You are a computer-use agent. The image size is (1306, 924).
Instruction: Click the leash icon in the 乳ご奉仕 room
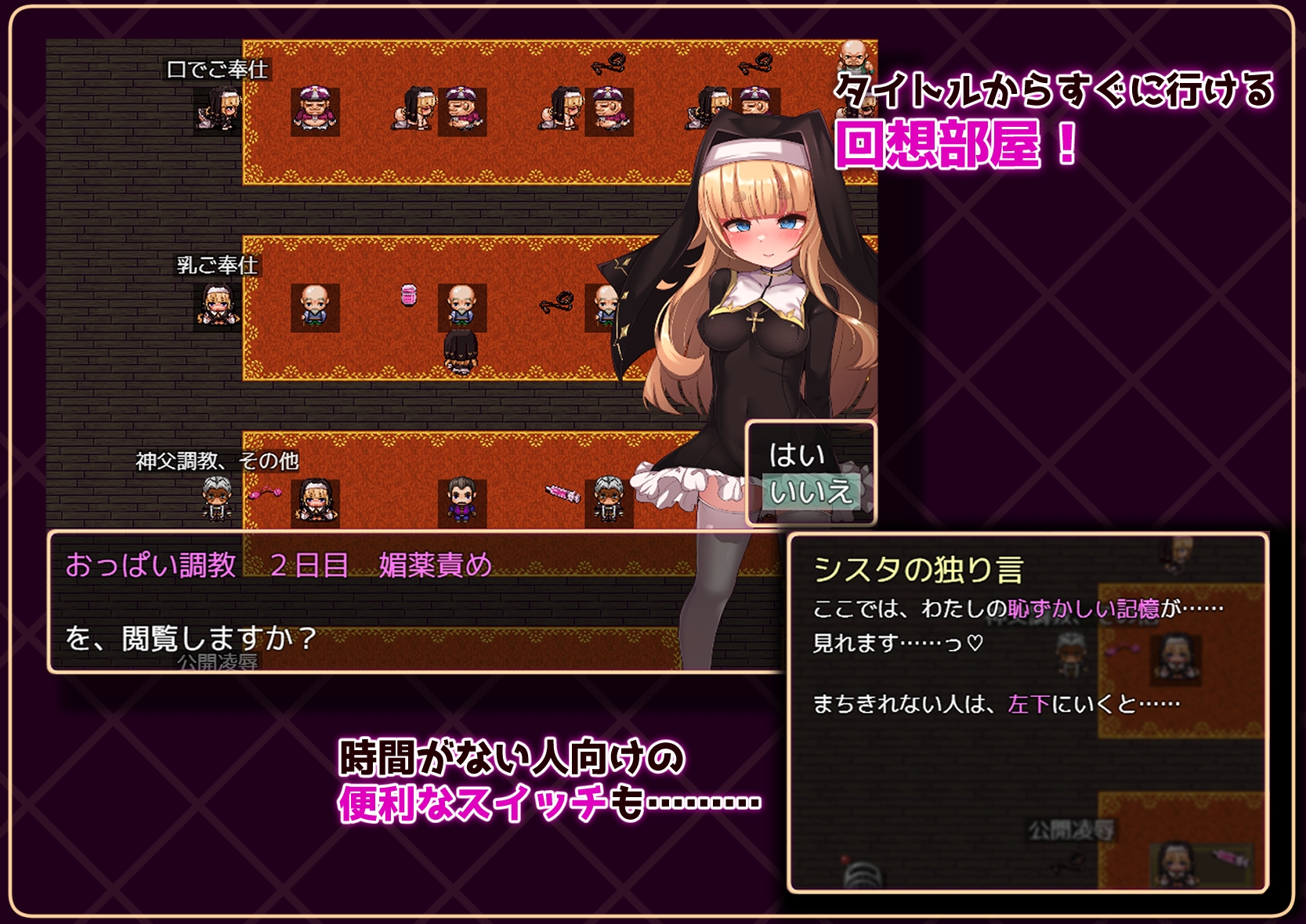tap(555, 301)
